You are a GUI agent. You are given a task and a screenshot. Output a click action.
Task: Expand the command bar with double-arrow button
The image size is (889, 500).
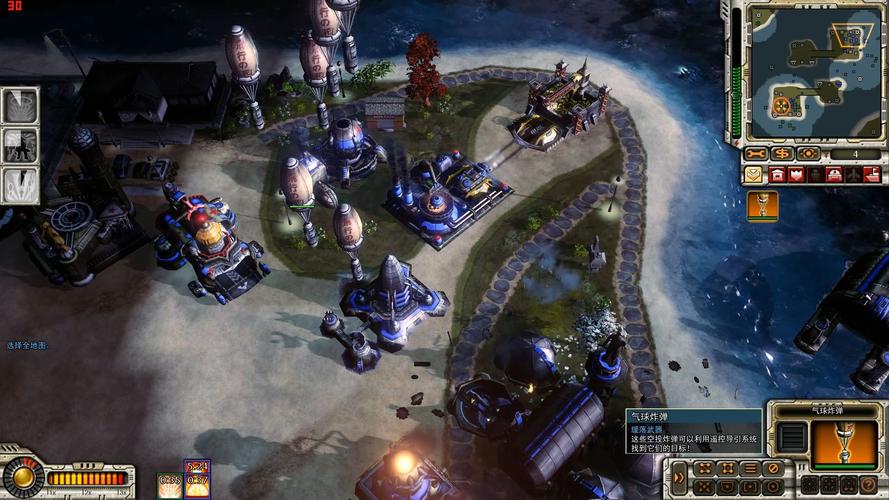pos(680,477)
